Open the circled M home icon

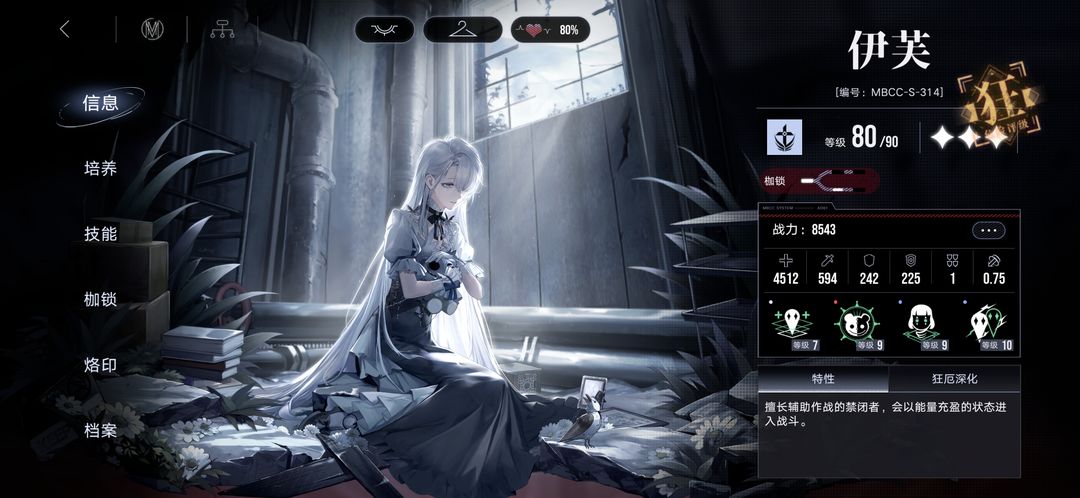[153, 29]
